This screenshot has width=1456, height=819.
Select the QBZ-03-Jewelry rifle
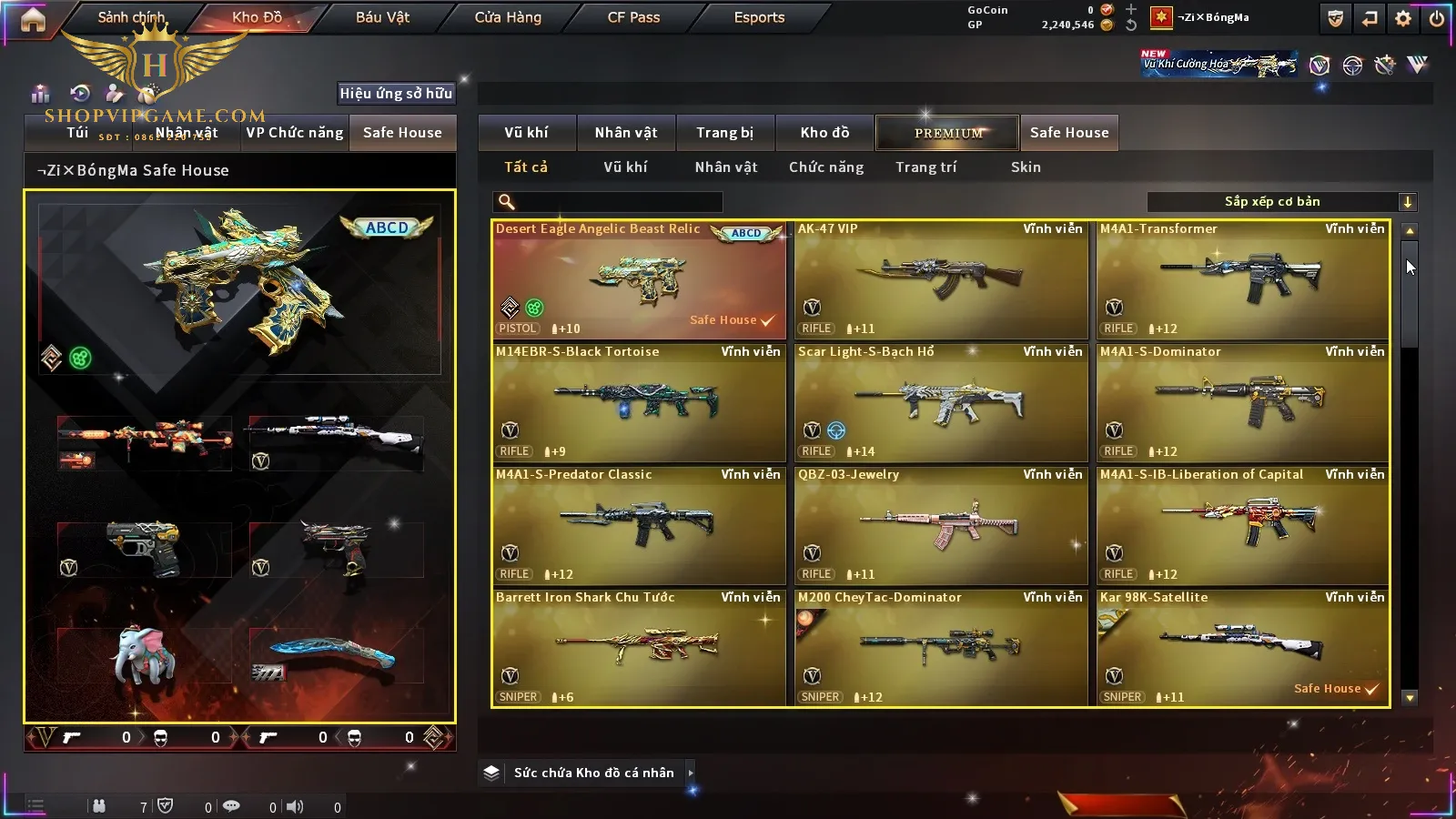(x=940, y=525)
